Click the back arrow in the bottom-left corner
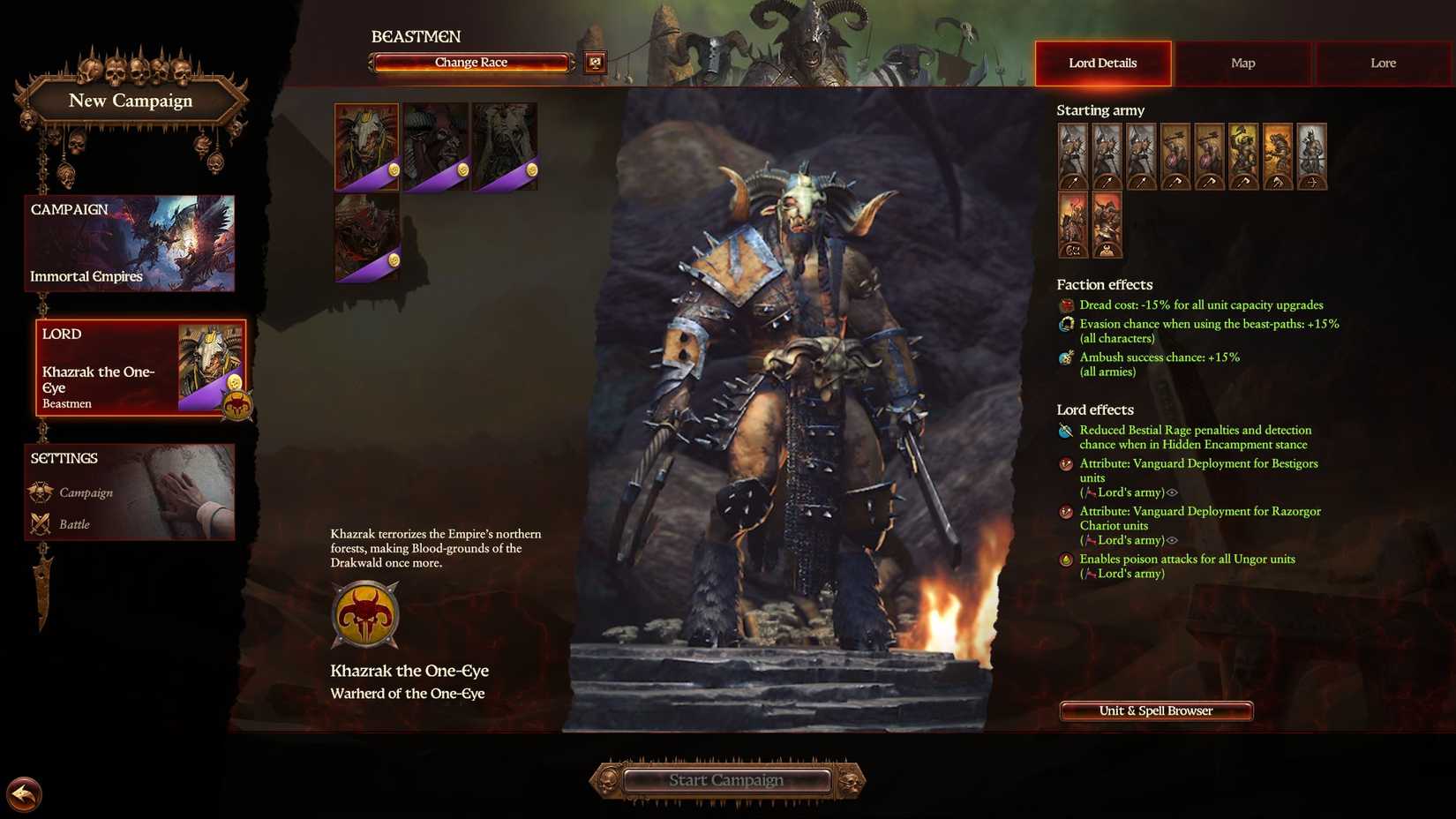This screenshot has width=1456, height=819. (24, 794)
